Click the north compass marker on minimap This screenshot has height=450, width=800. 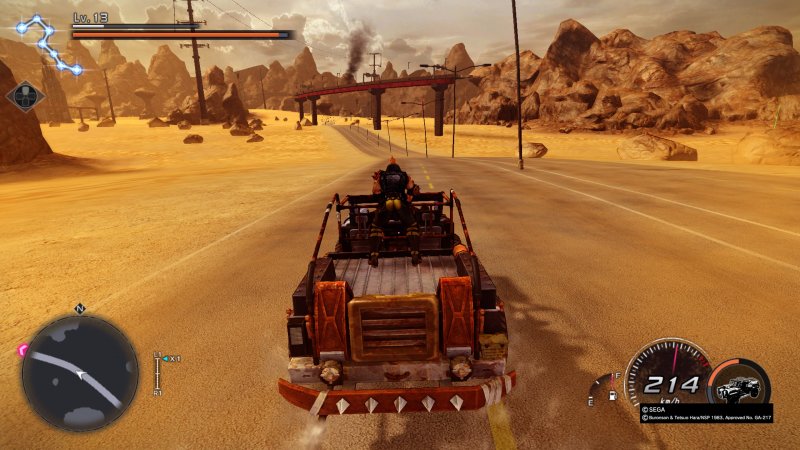click(79, 309)
